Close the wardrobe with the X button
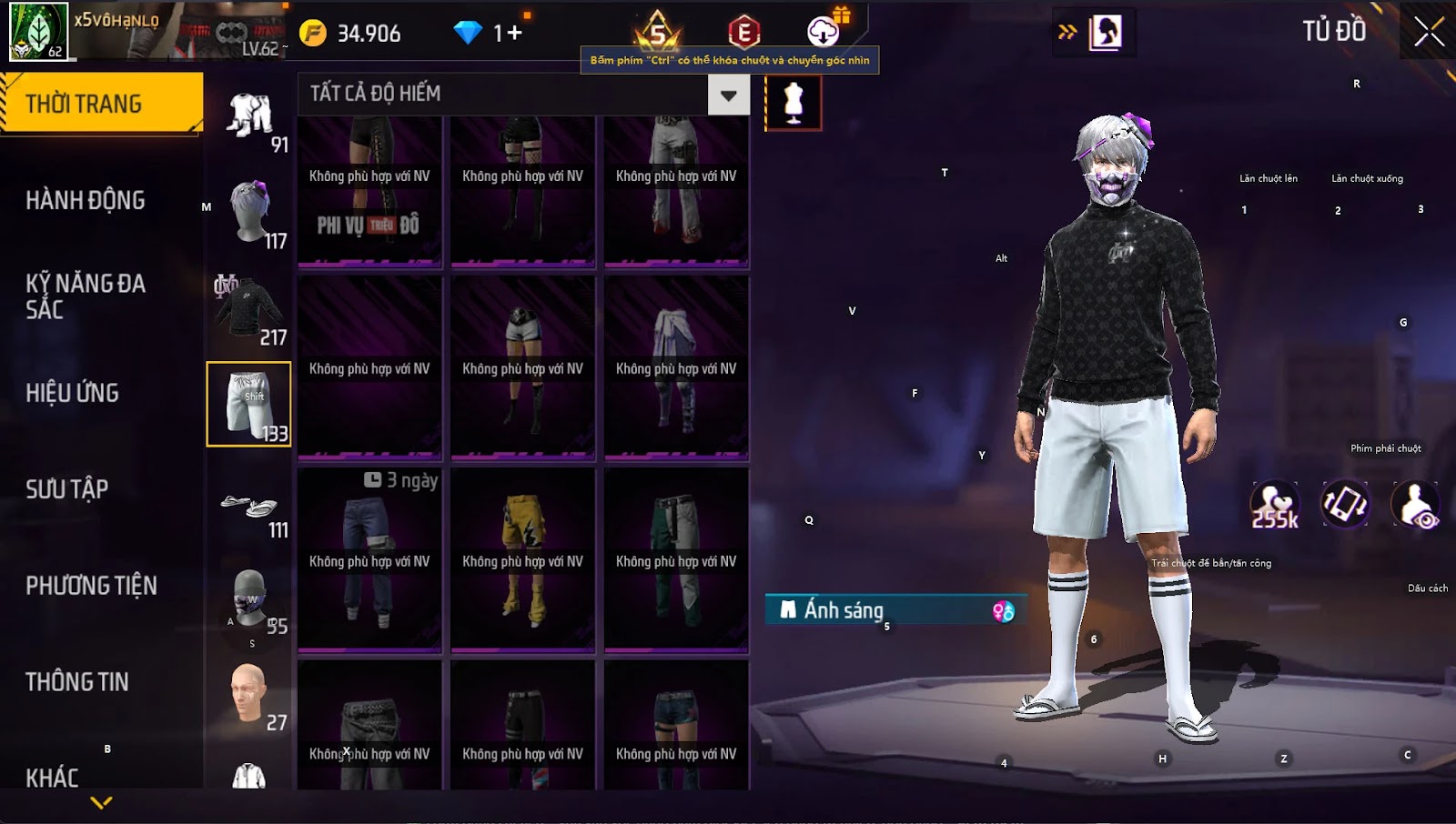1456x824 pixels. coord(1429,32)
